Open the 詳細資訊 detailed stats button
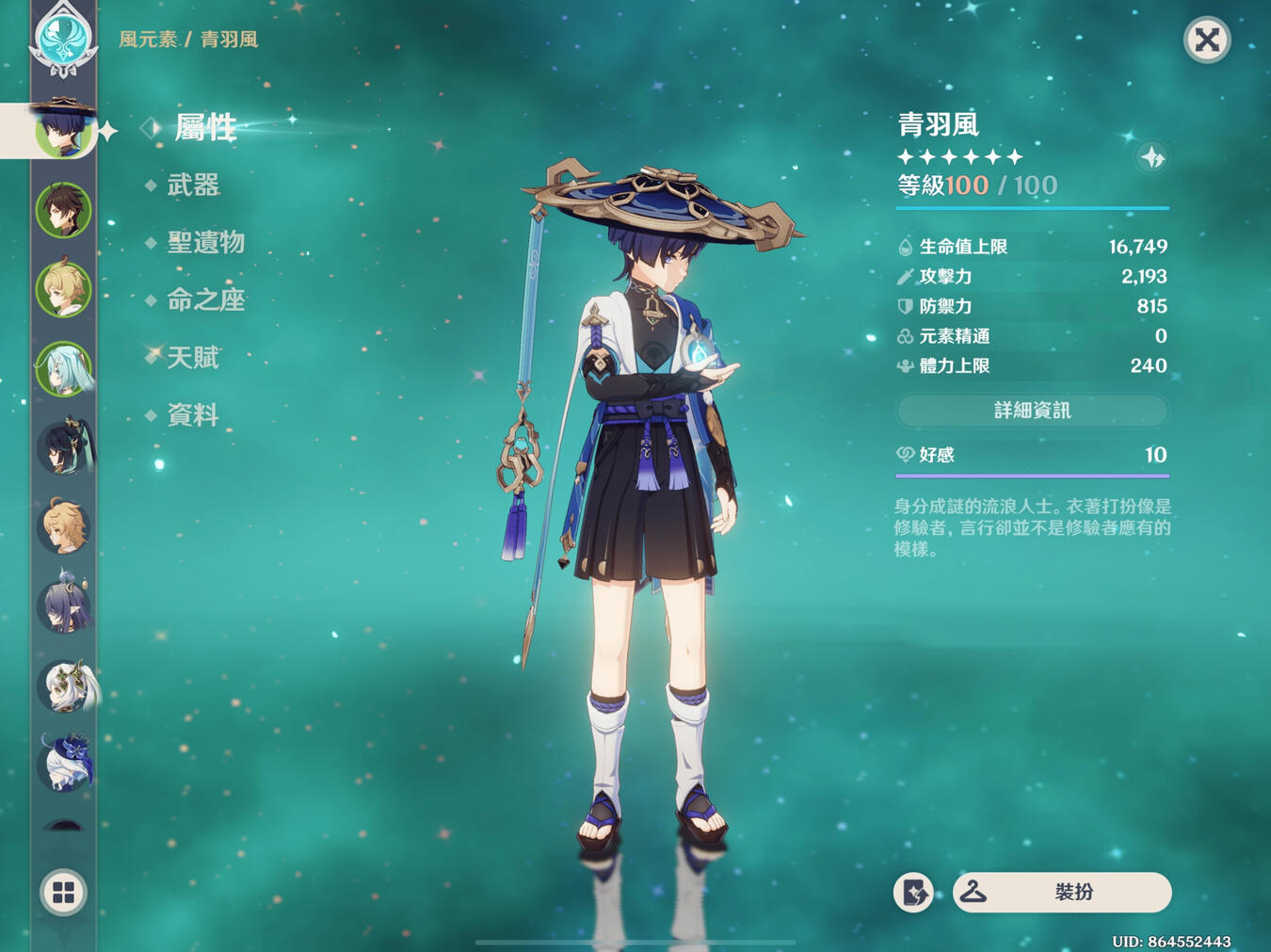1271x952 pixels. pos(1032,411)
